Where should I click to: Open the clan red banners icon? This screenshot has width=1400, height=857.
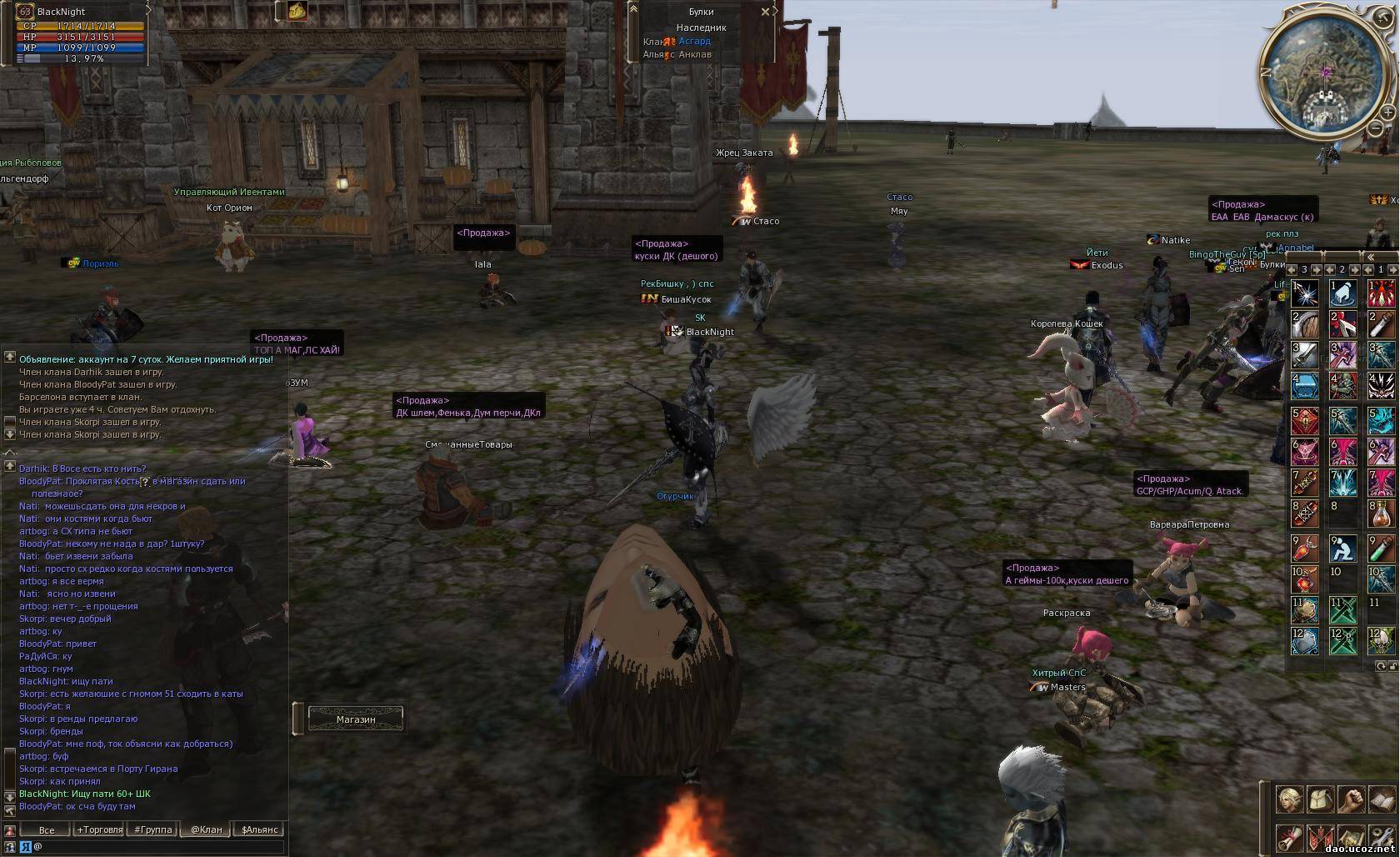(1321, 837)
